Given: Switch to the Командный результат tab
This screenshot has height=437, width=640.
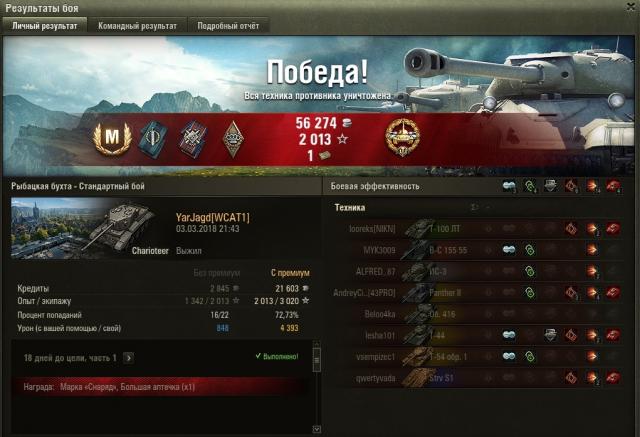Looking at the screenshot, I should coord(136,26).
